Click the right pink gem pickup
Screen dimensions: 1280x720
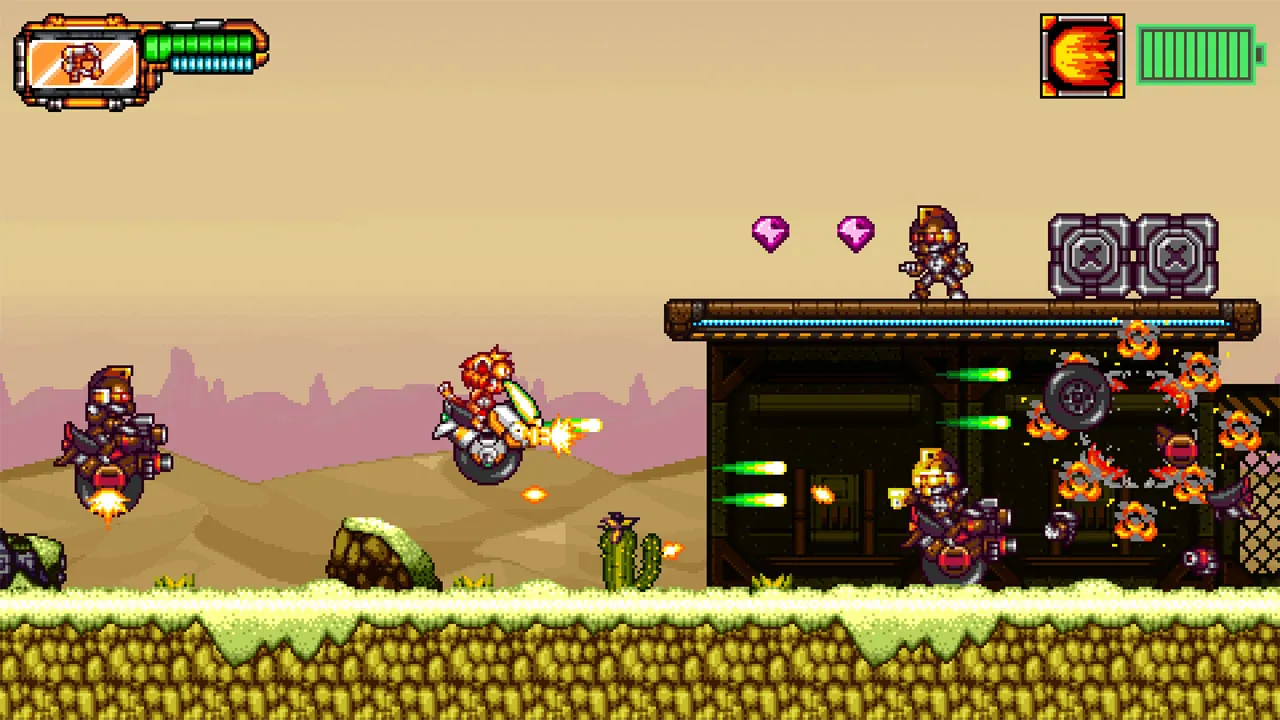click(x=855, y=233)
